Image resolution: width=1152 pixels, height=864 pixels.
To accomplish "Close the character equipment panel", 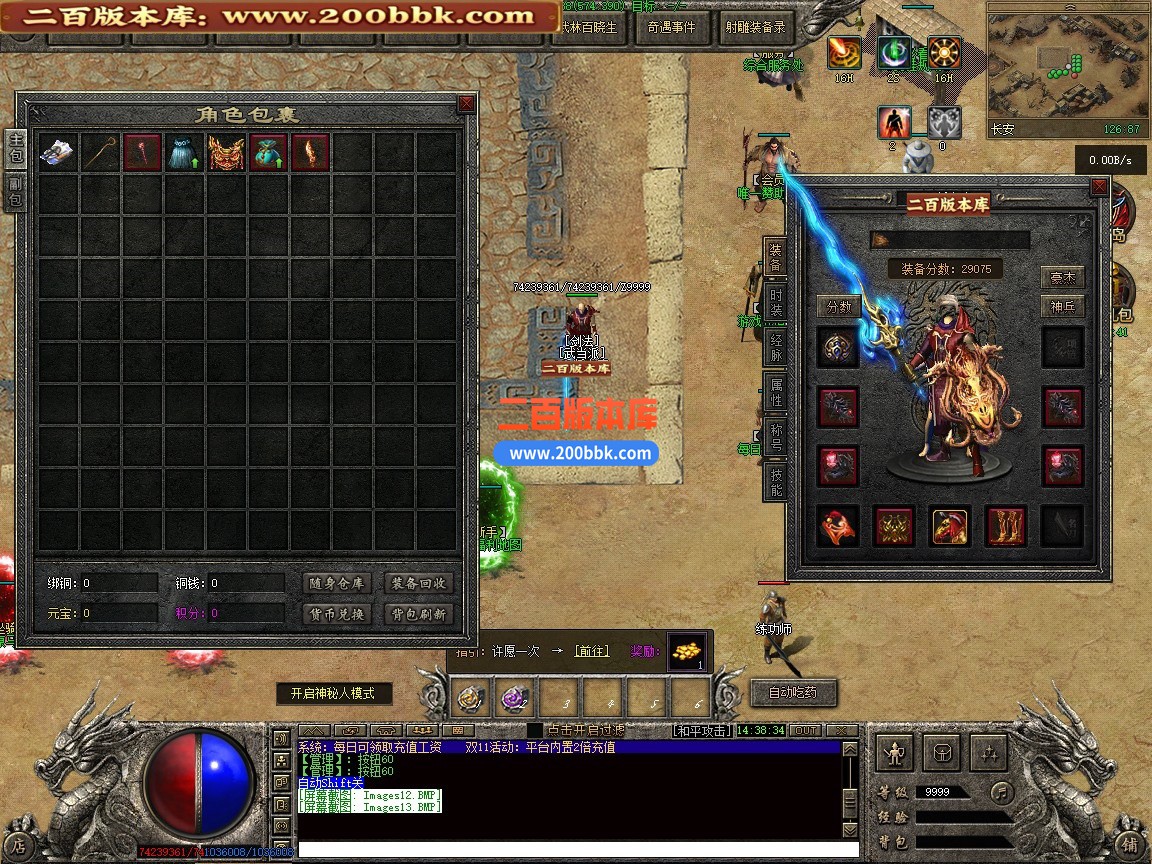I will coord(1099,186).
